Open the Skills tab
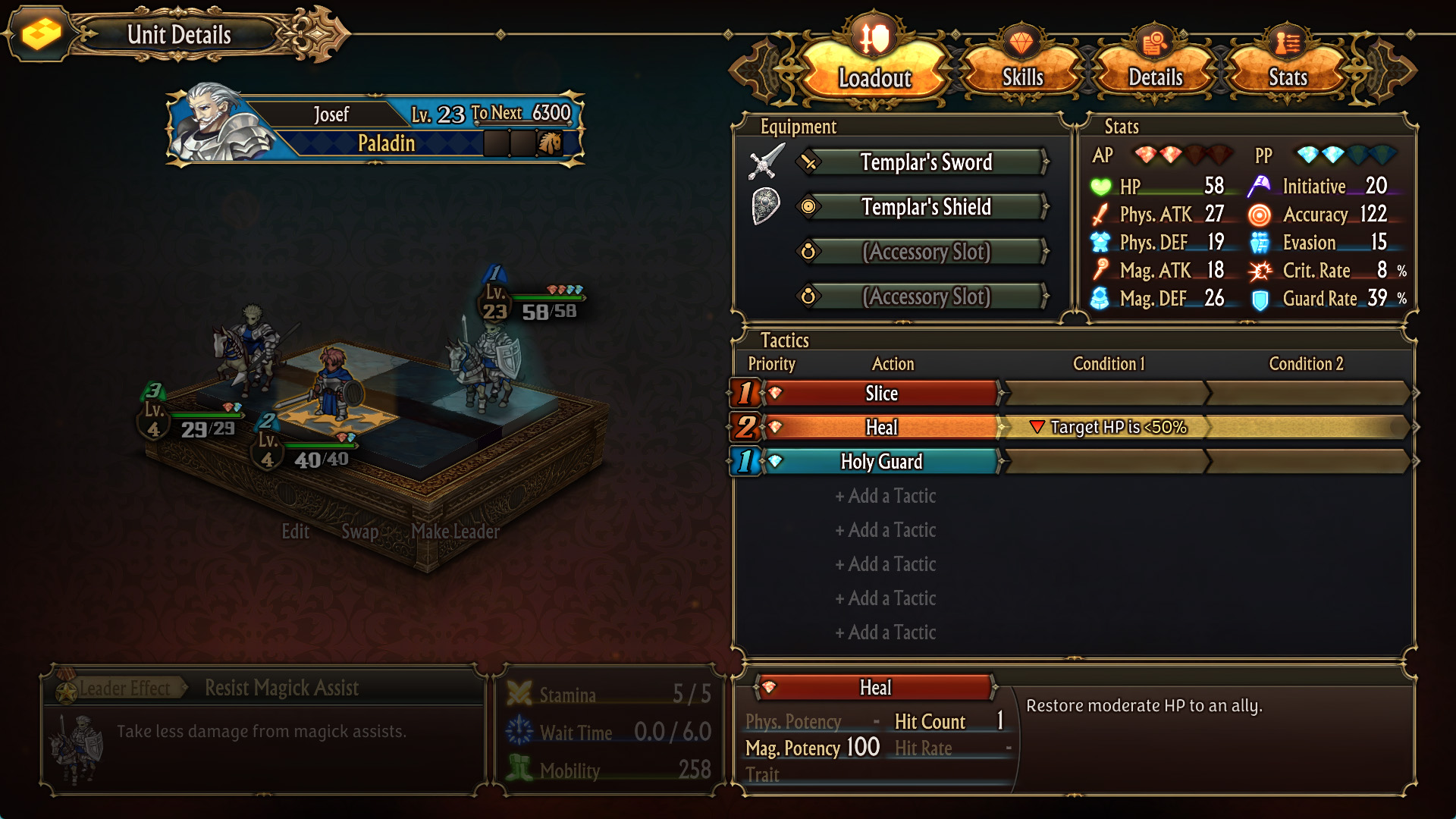This screenshot has height=819, width=1456. tap(1022, 76)
